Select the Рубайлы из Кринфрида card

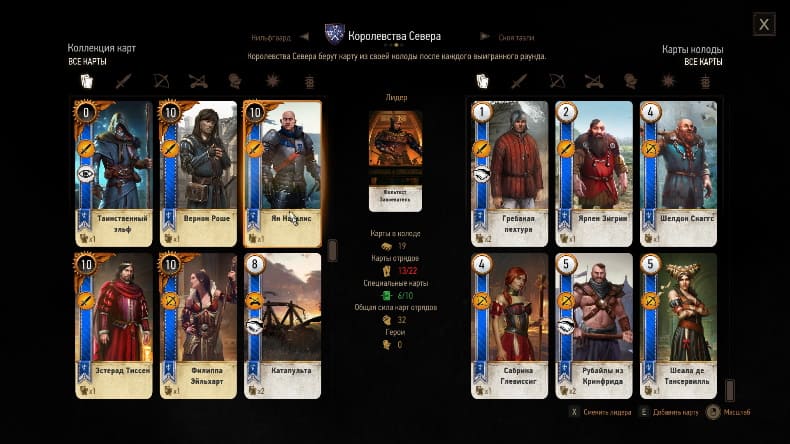[x=594, y=324]
